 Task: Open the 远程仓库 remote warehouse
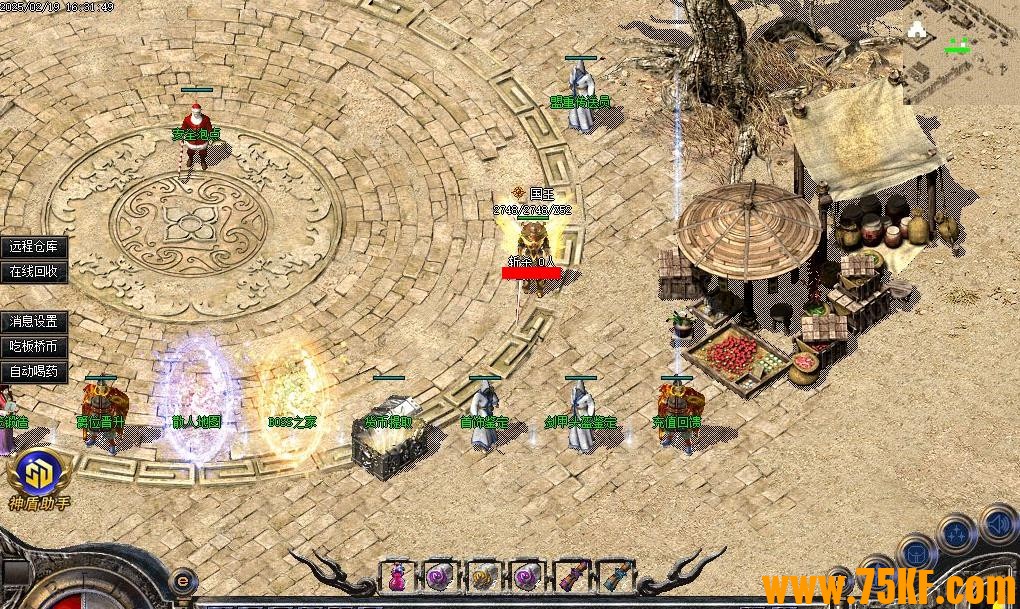point(34,247)
